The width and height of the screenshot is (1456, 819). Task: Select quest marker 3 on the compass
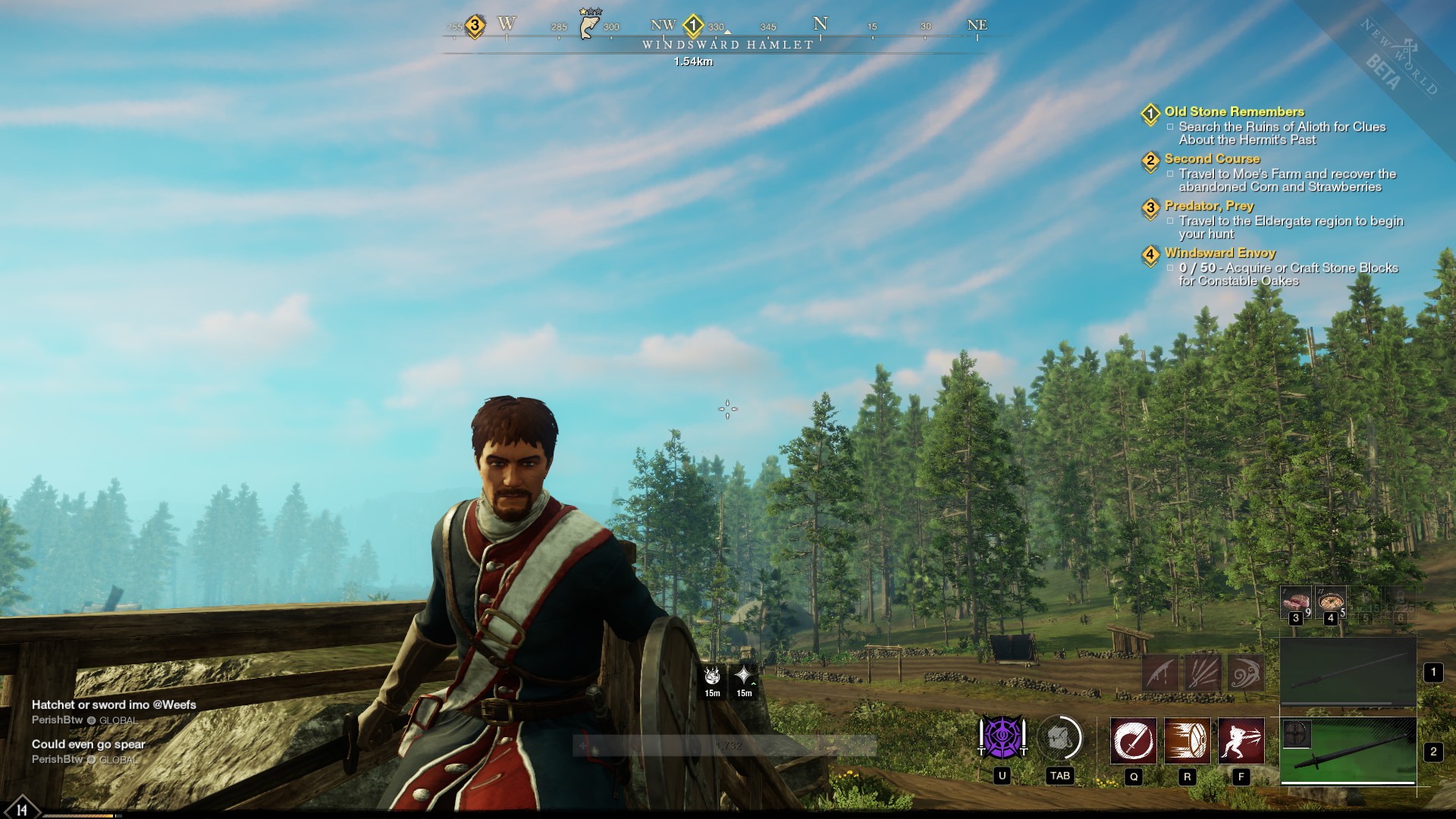coord(475,25)
